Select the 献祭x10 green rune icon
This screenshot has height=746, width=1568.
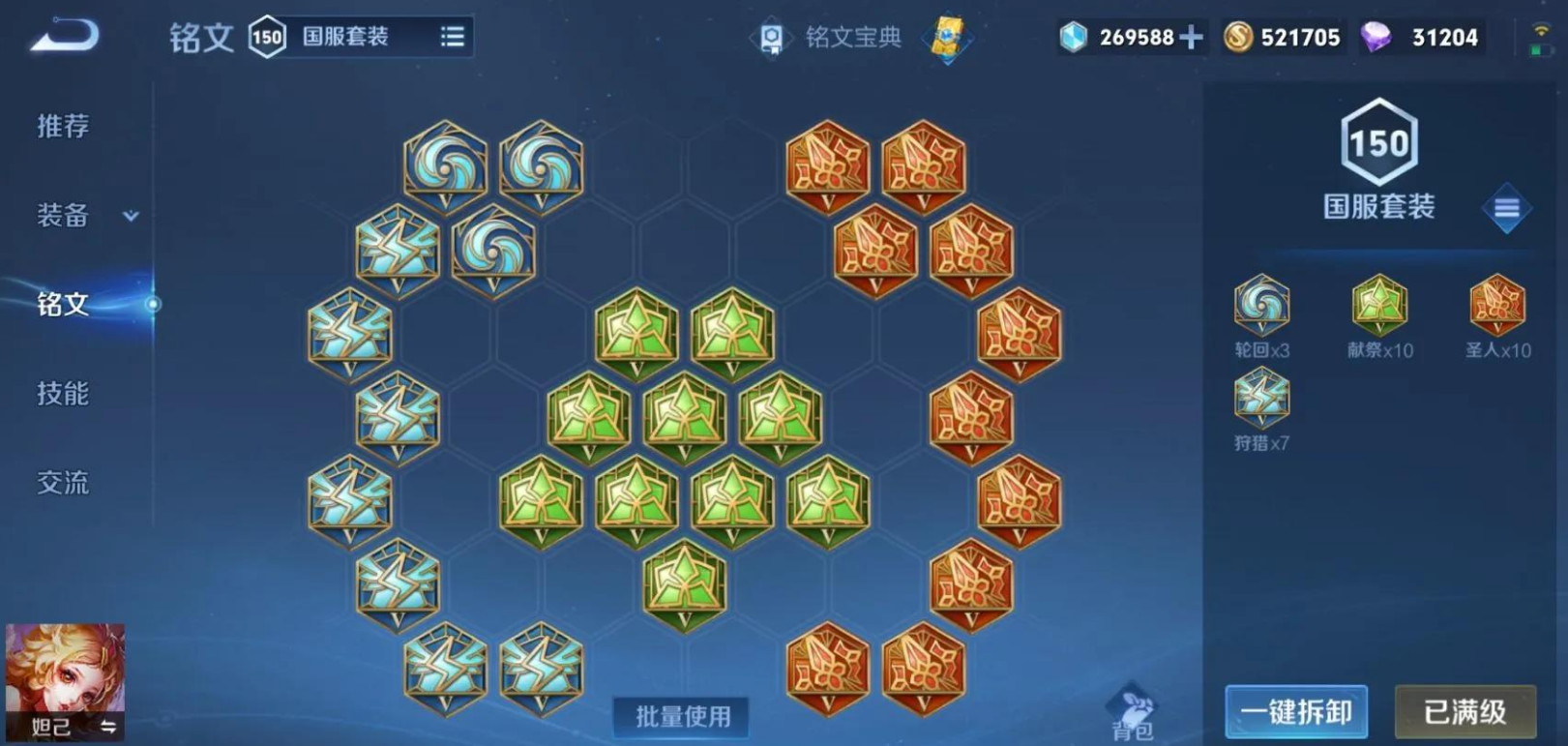(1377, 305)
